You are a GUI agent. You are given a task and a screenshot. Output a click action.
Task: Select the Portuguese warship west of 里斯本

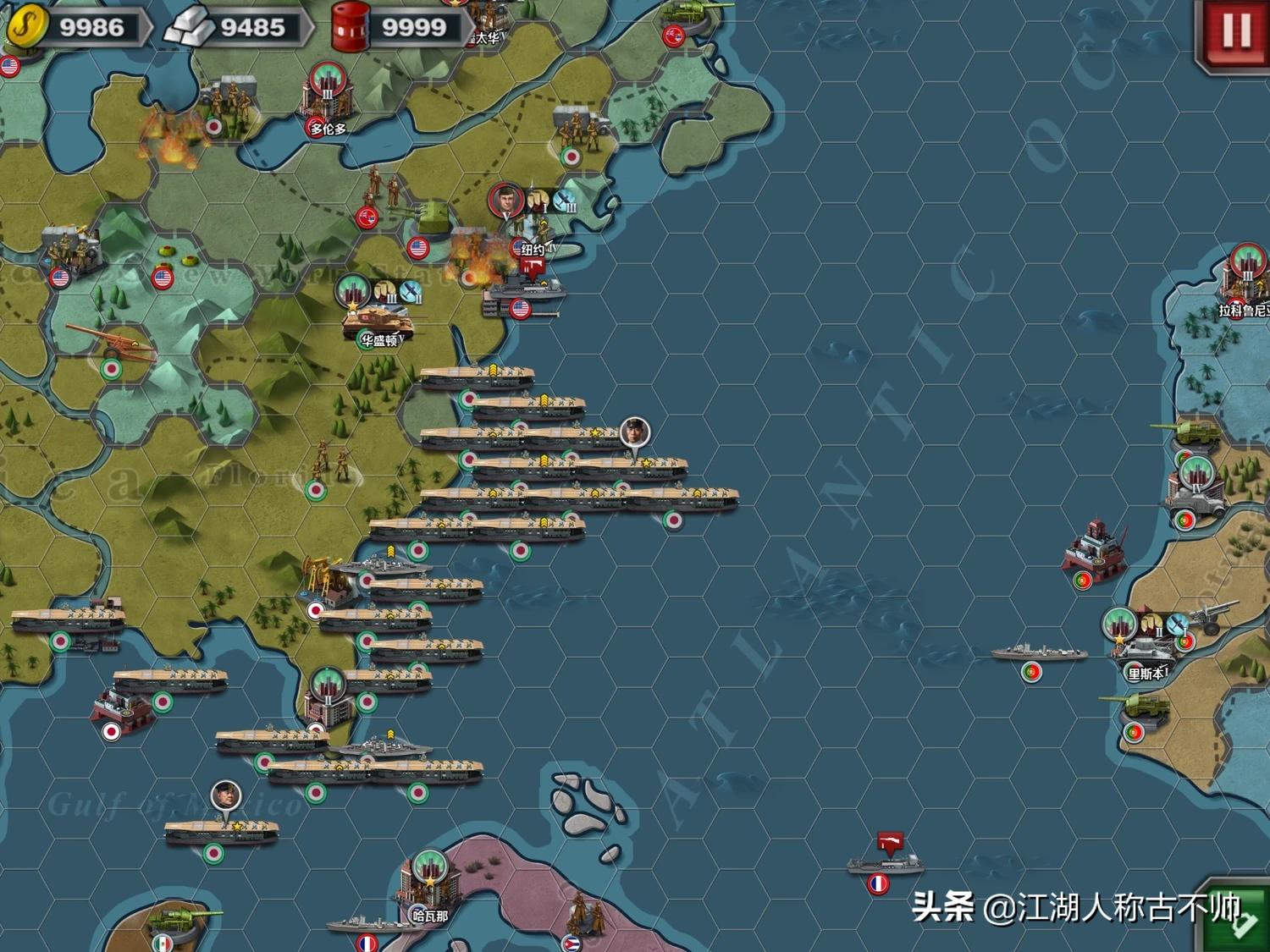pos(1040,652)
